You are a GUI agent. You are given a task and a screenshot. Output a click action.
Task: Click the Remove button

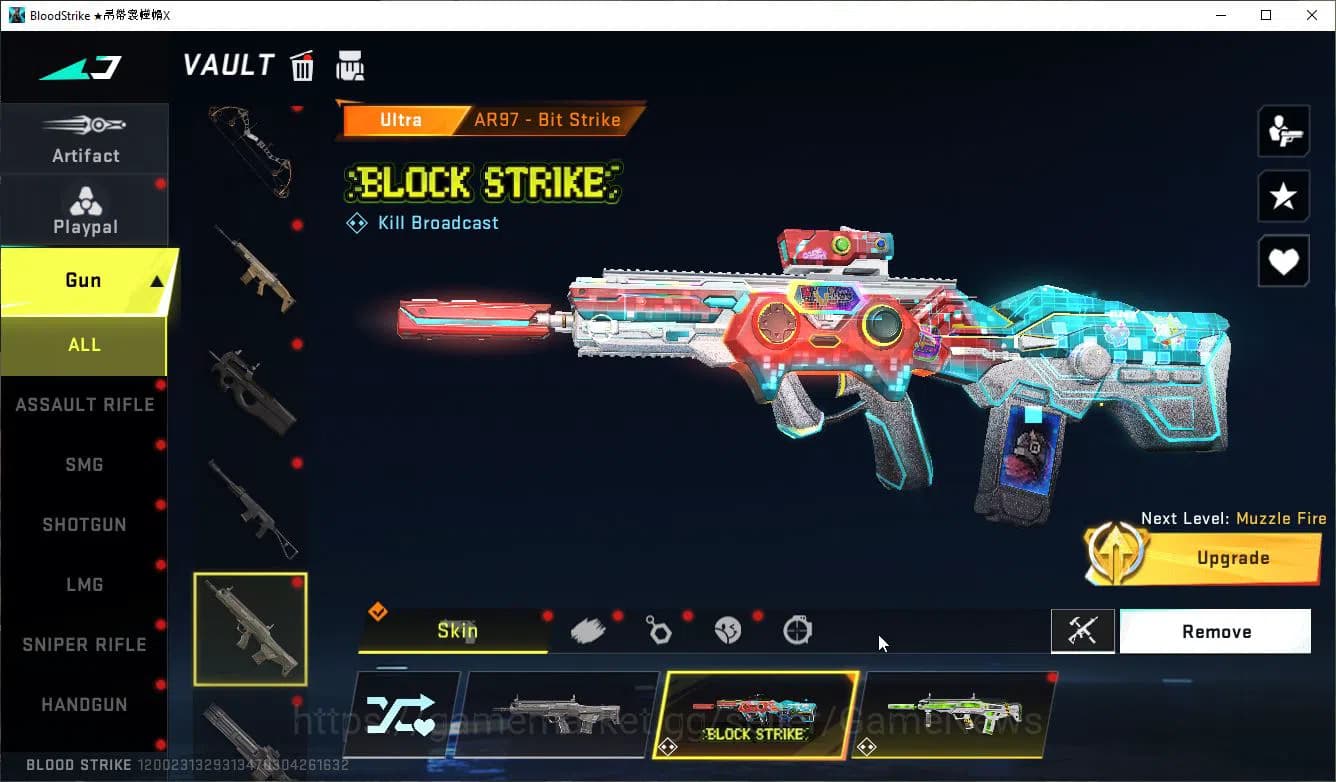point(1215,631)
